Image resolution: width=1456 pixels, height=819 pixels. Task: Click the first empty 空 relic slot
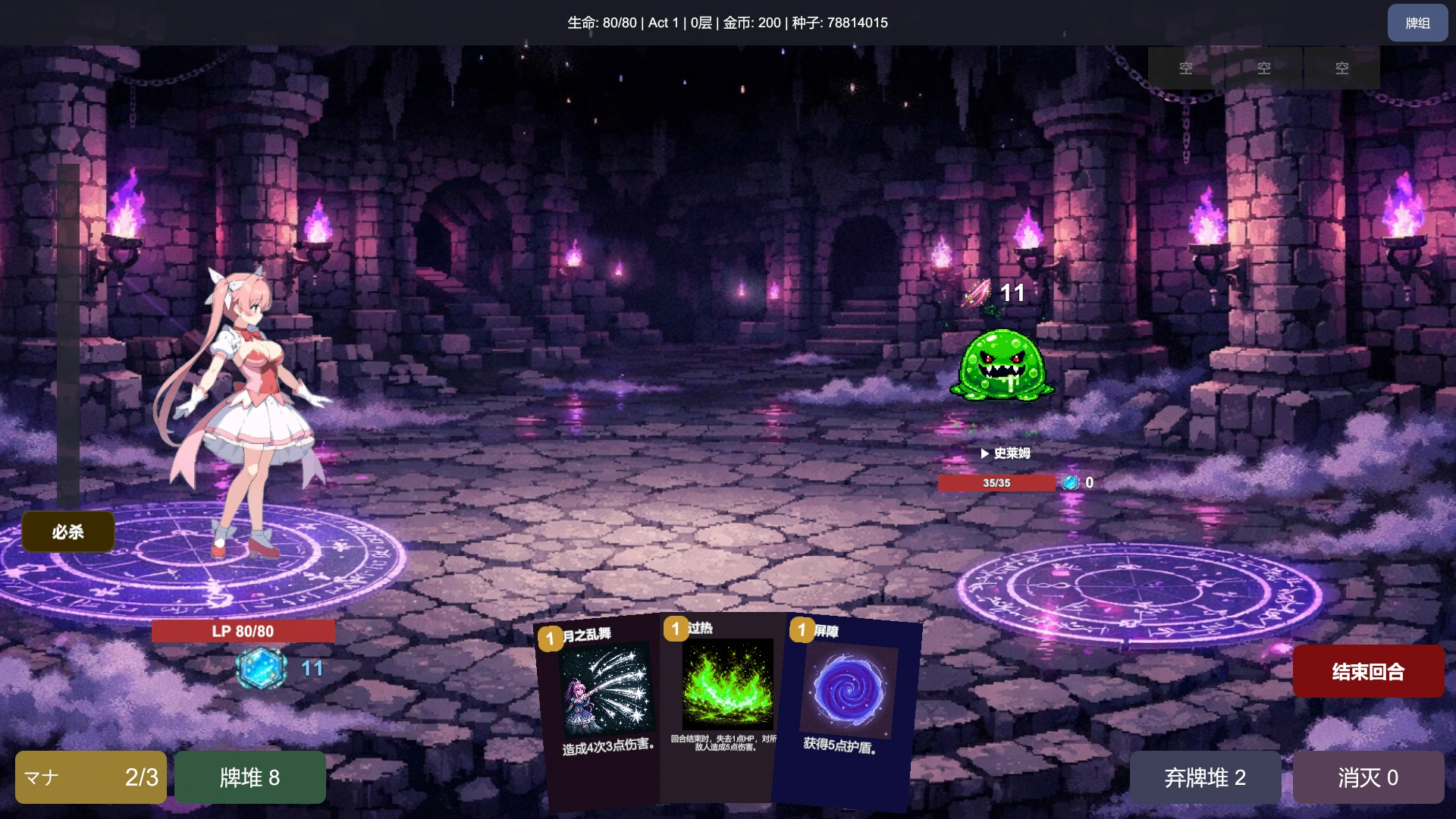1185,68
